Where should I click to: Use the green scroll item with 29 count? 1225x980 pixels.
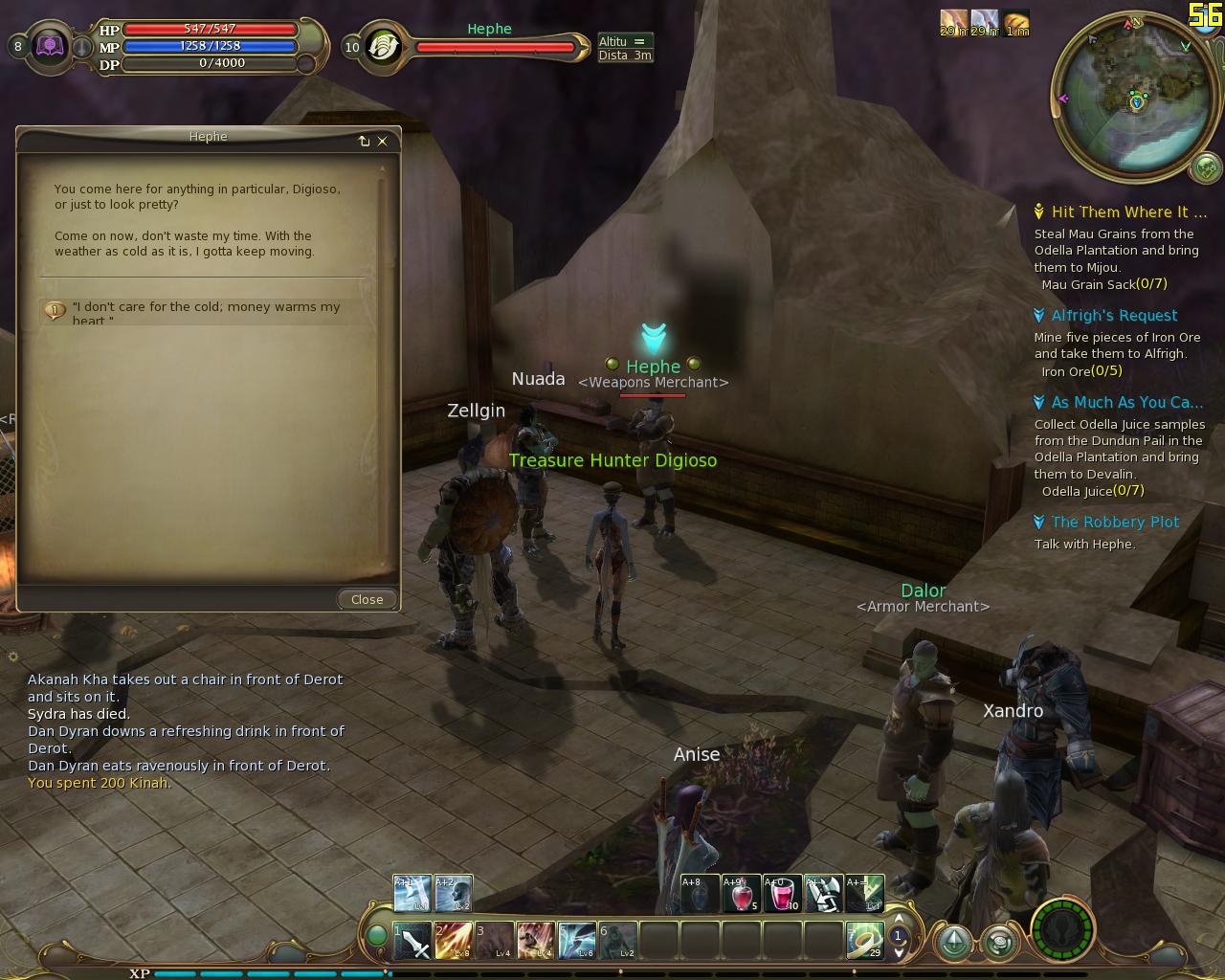(x=865, y=942)
